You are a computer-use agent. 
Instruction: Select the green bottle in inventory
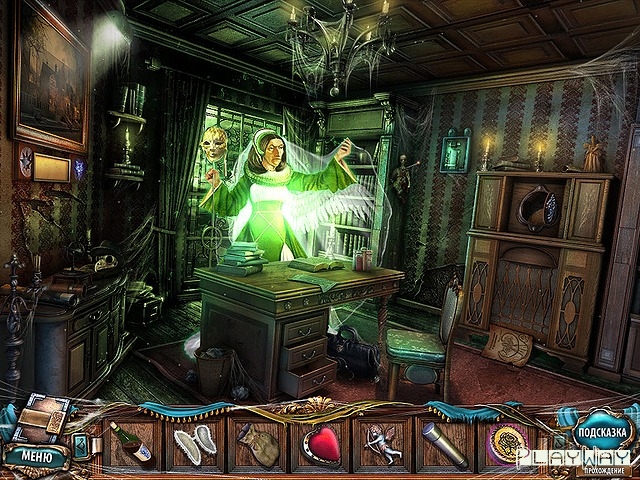[131, 443]
